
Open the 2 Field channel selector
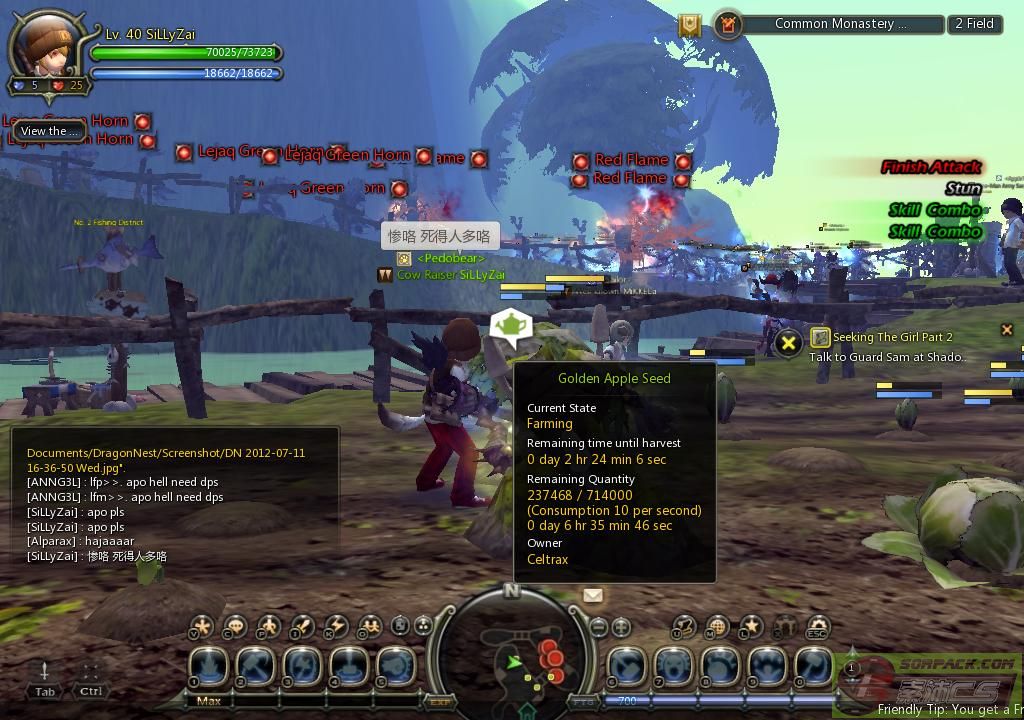click(974, 24)
